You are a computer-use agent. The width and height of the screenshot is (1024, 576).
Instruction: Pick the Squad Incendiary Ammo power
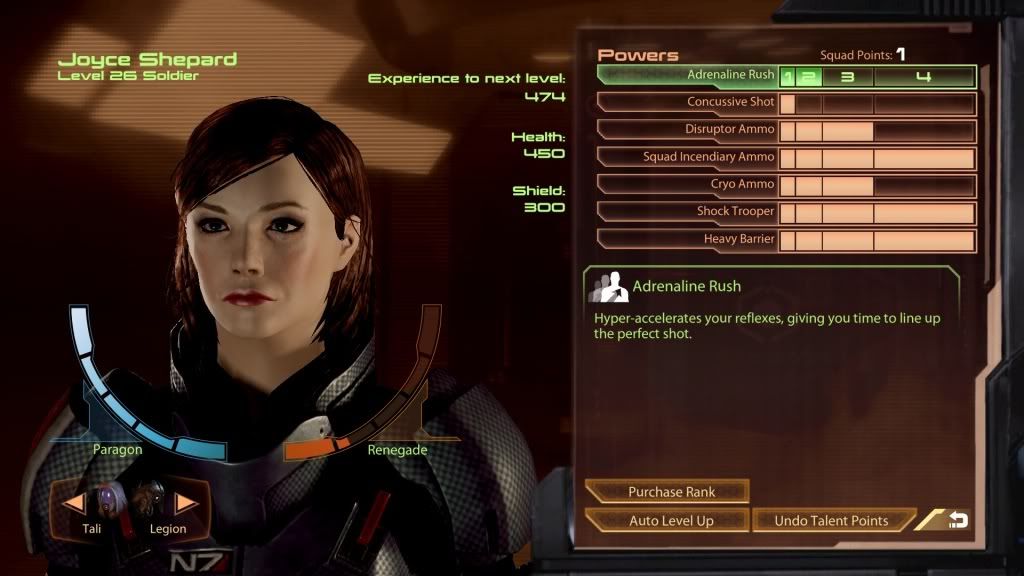point(688,157)
